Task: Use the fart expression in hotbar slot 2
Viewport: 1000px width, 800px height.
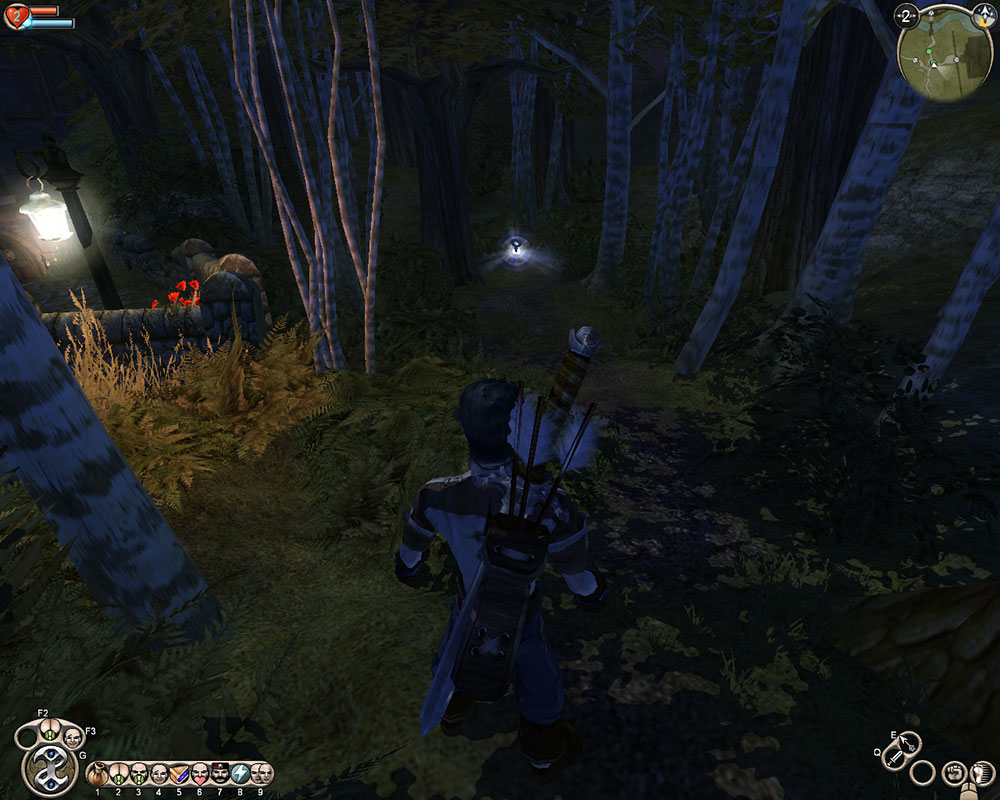Action: click(118, 773)
